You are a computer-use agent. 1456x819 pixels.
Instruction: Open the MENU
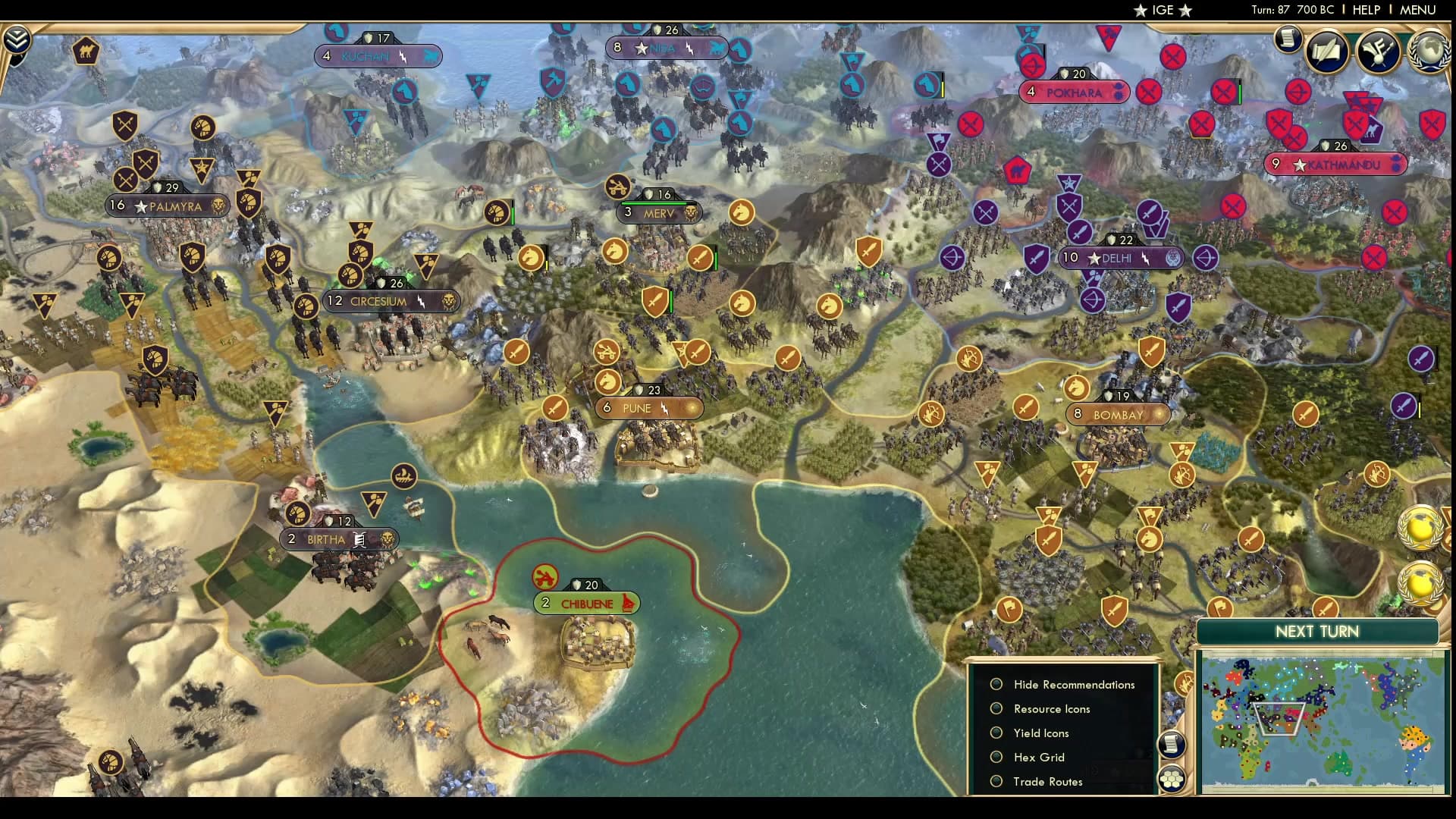tap(1417, 10)
